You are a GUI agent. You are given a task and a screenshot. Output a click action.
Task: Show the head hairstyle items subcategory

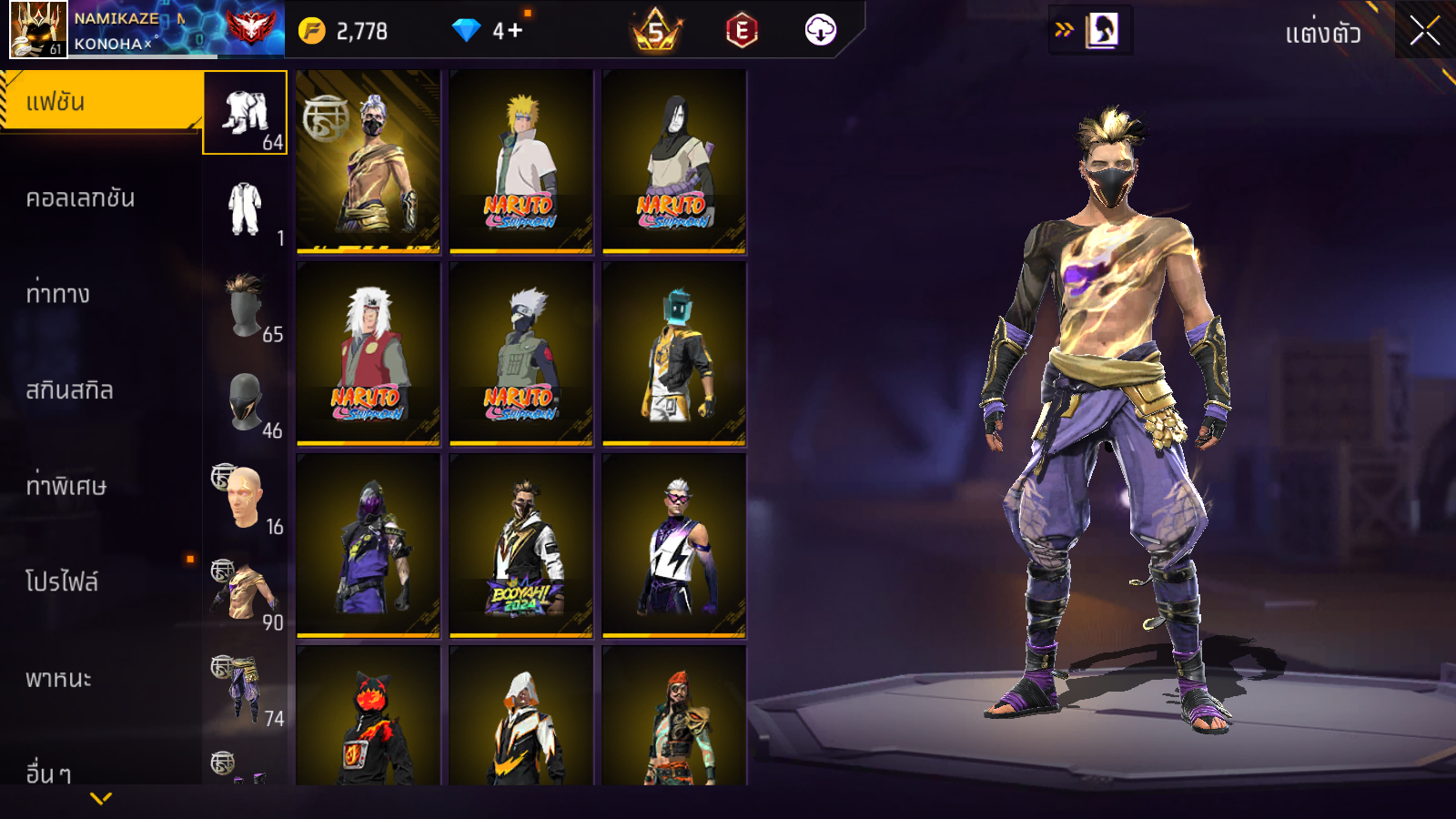[245, 306]
